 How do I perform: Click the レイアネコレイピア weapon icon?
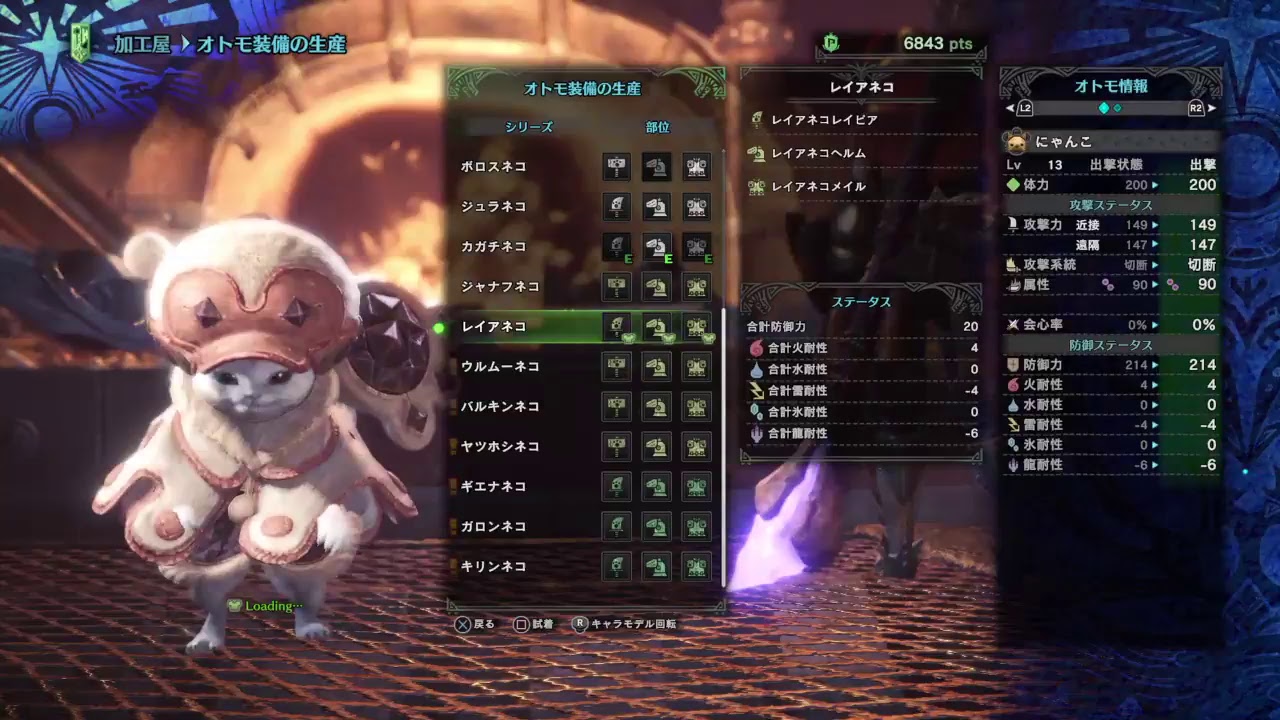pyautogui.click(x=756, y=119)
